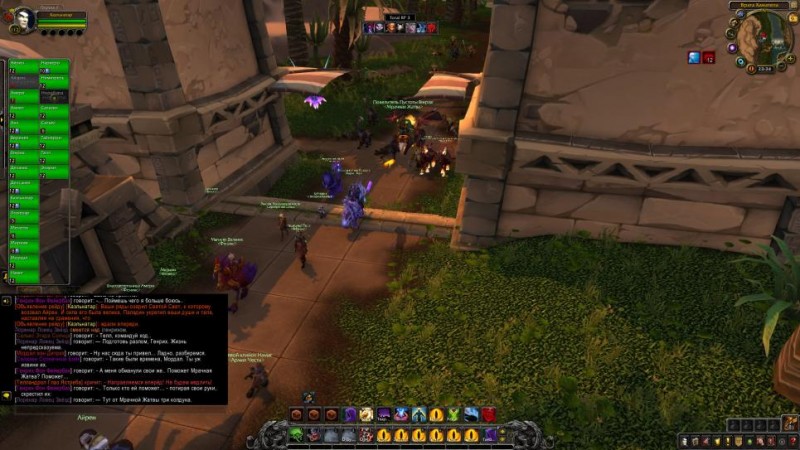Click the purple ability on upper action bar
The width and height of the screenshot is (800, 450).
tap(349, 414)
